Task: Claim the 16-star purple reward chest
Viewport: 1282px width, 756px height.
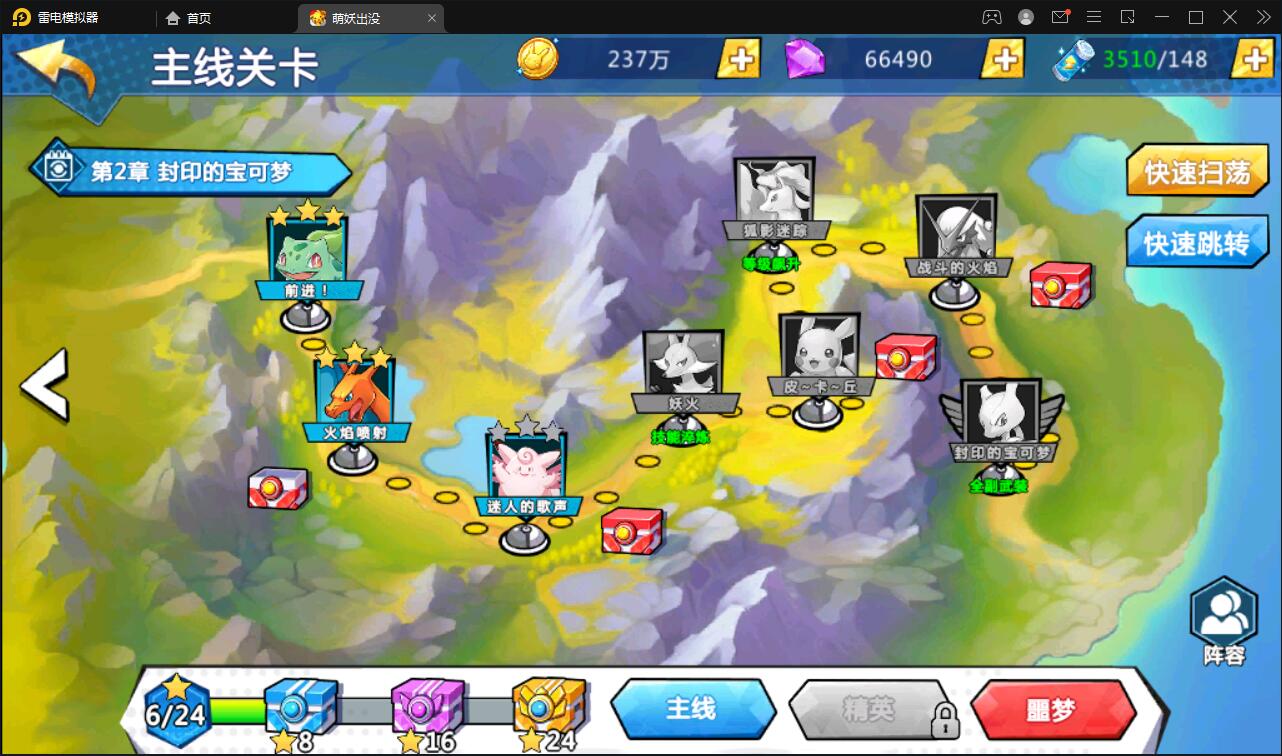Action: coord(427,708)
